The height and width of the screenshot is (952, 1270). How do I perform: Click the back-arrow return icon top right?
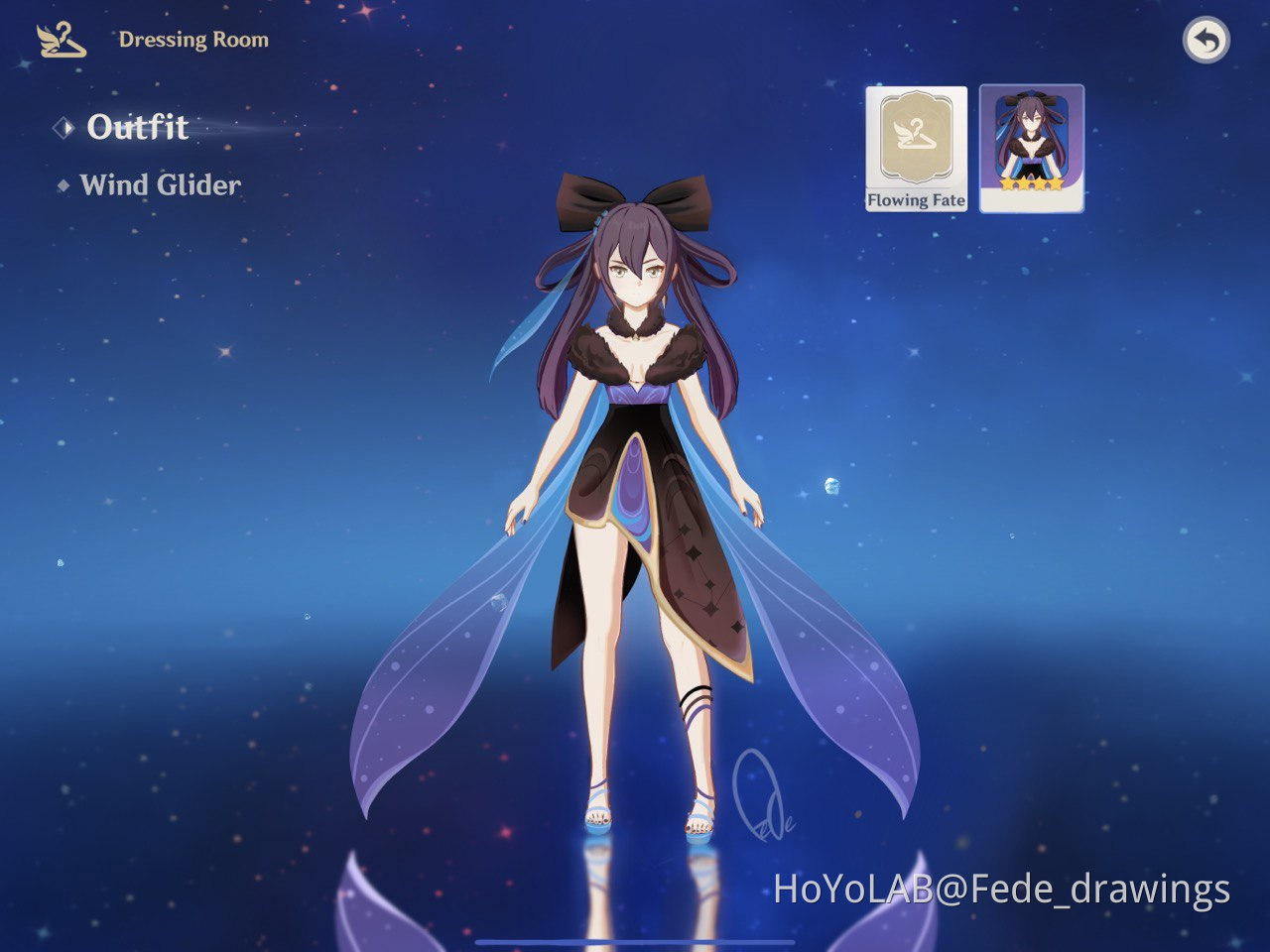[1206, 40]
